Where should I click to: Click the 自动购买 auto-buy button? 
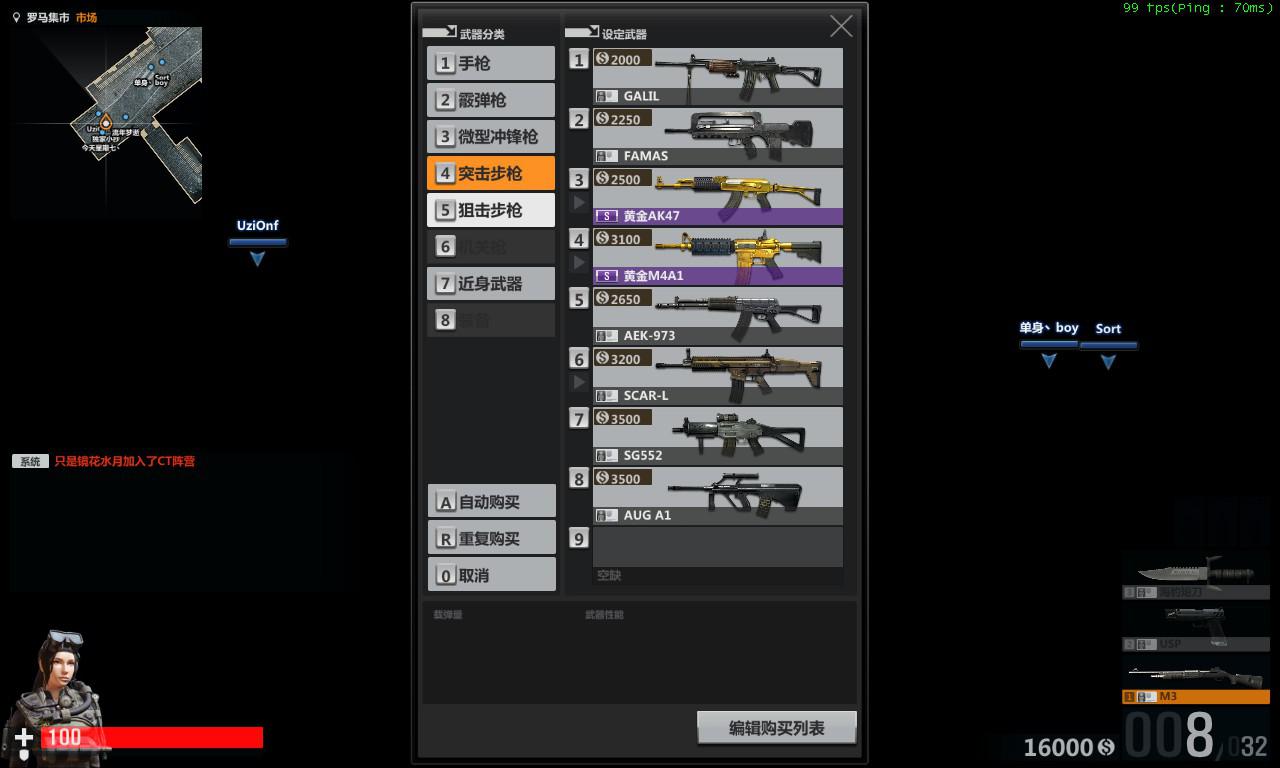click(x=491, y=502)
